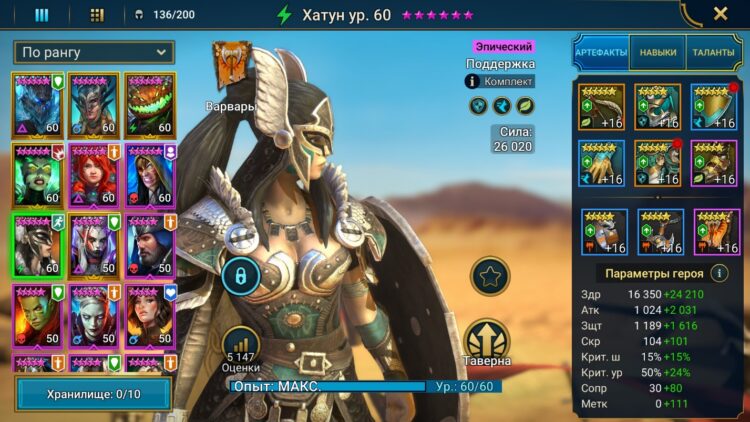This screenshot has width=750, height=422.
Task: Show the Комплект set info
Action: pos(500,81)
